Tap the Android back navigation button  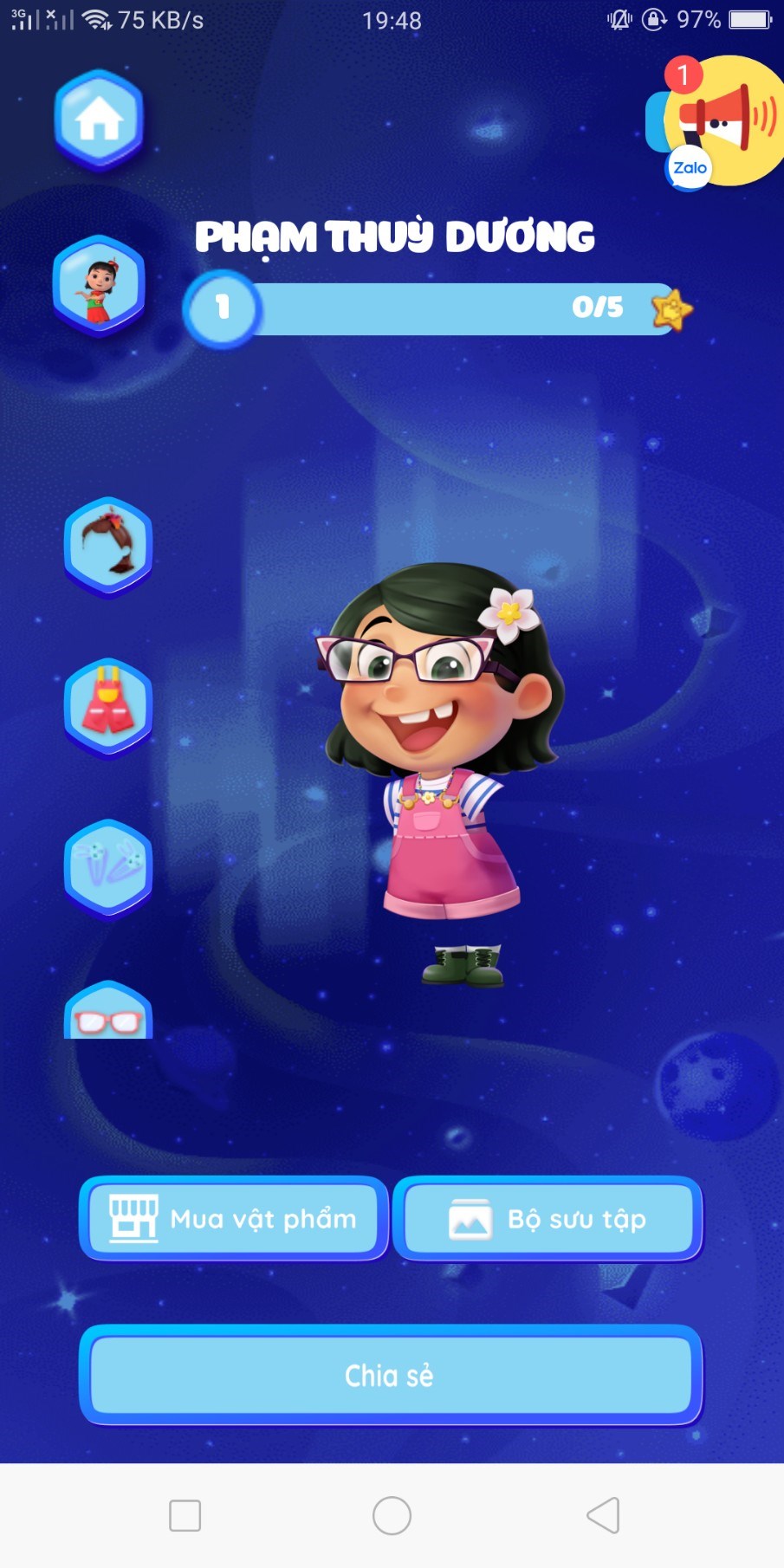pyautogui.click(x=603, y=1515)
